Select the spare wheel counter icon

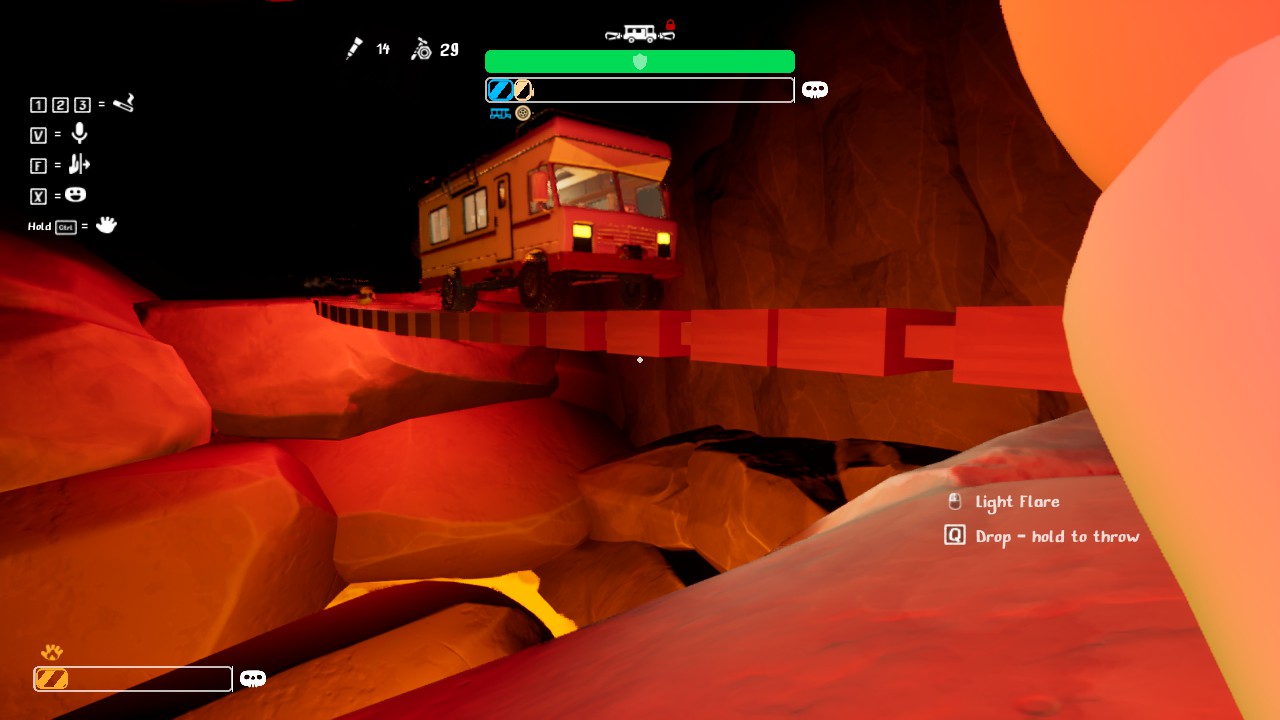coord(421,49)
